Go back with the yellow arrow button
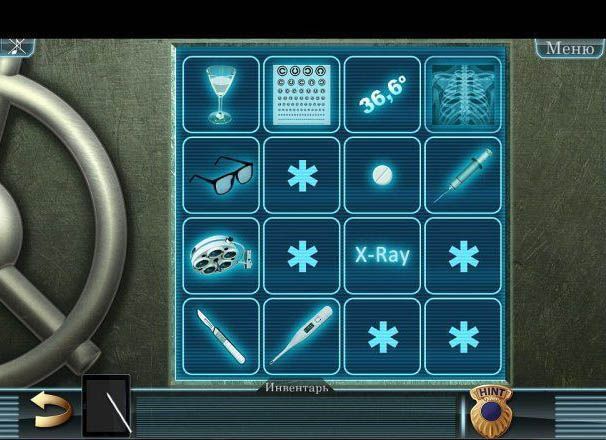 [50, 408]
